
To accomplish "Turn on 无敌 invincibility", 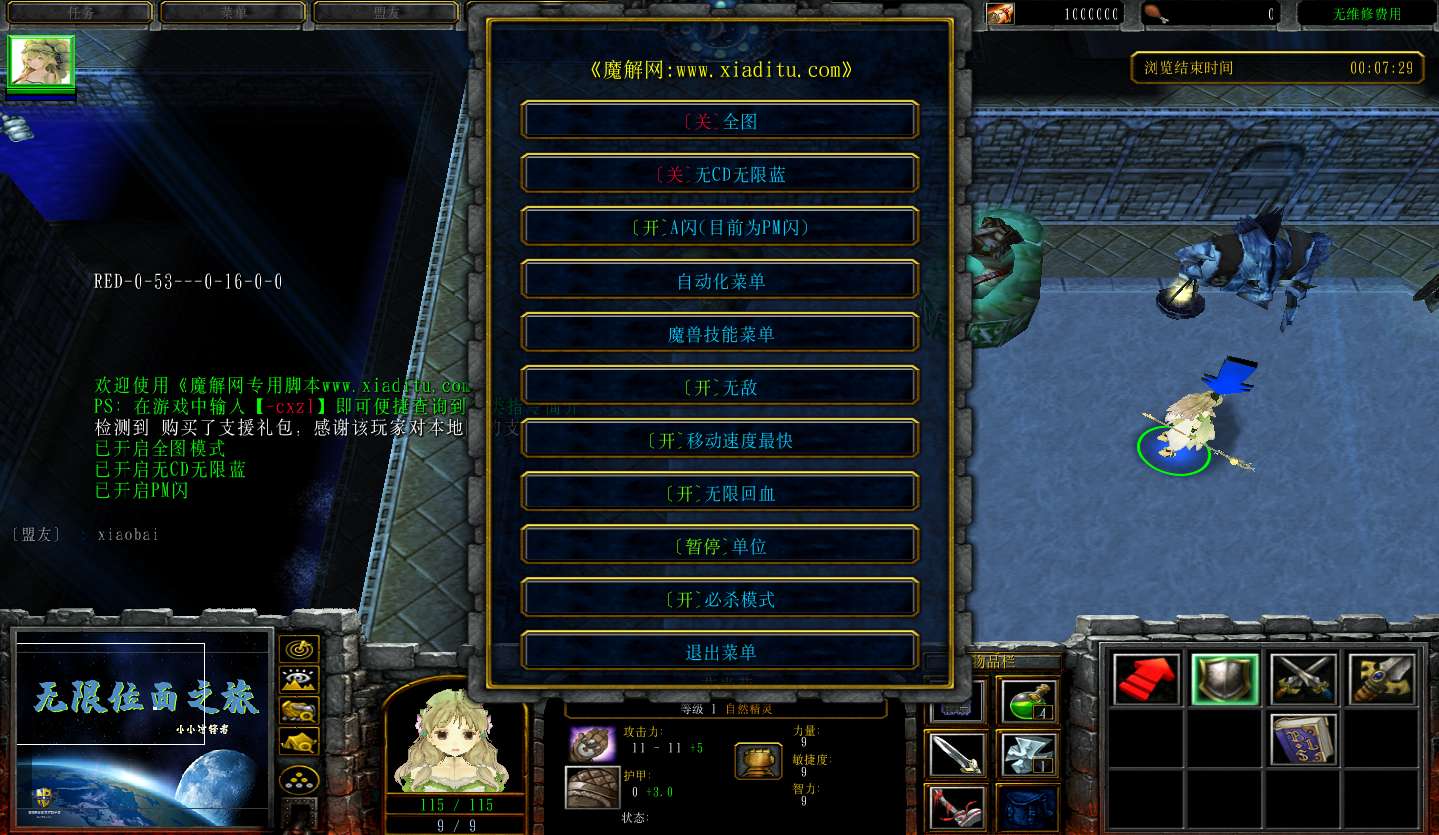I will [x=719, y=387].
